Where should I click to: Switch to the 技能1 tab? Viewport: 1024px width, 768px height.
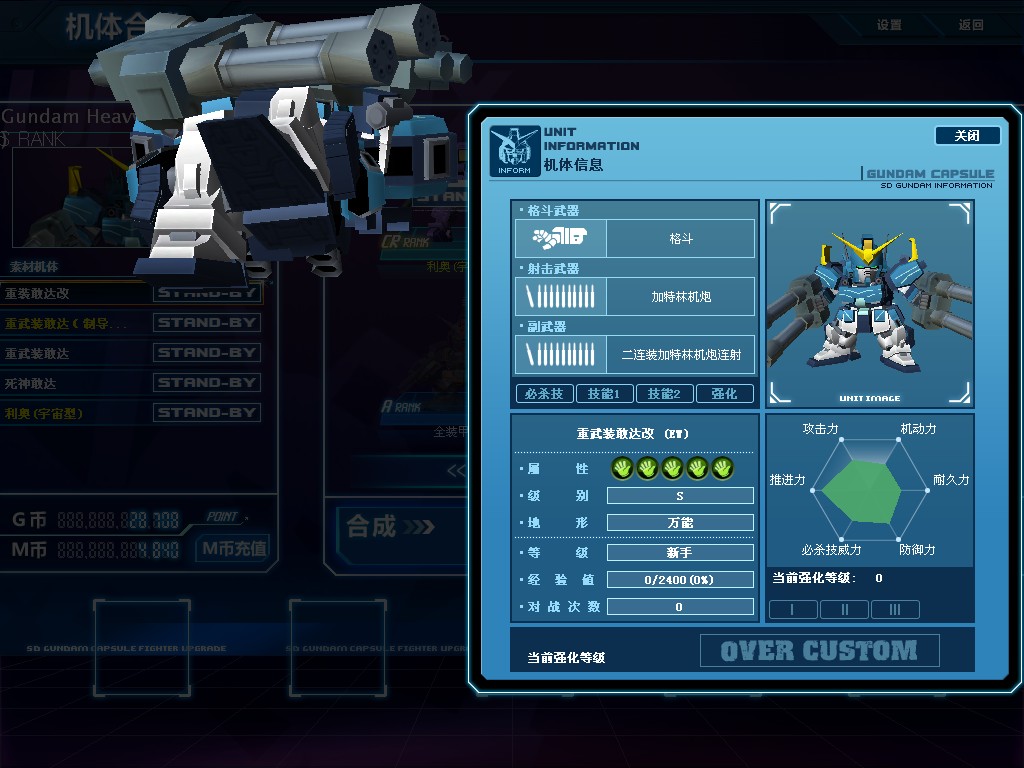click(x=604, y=394)
